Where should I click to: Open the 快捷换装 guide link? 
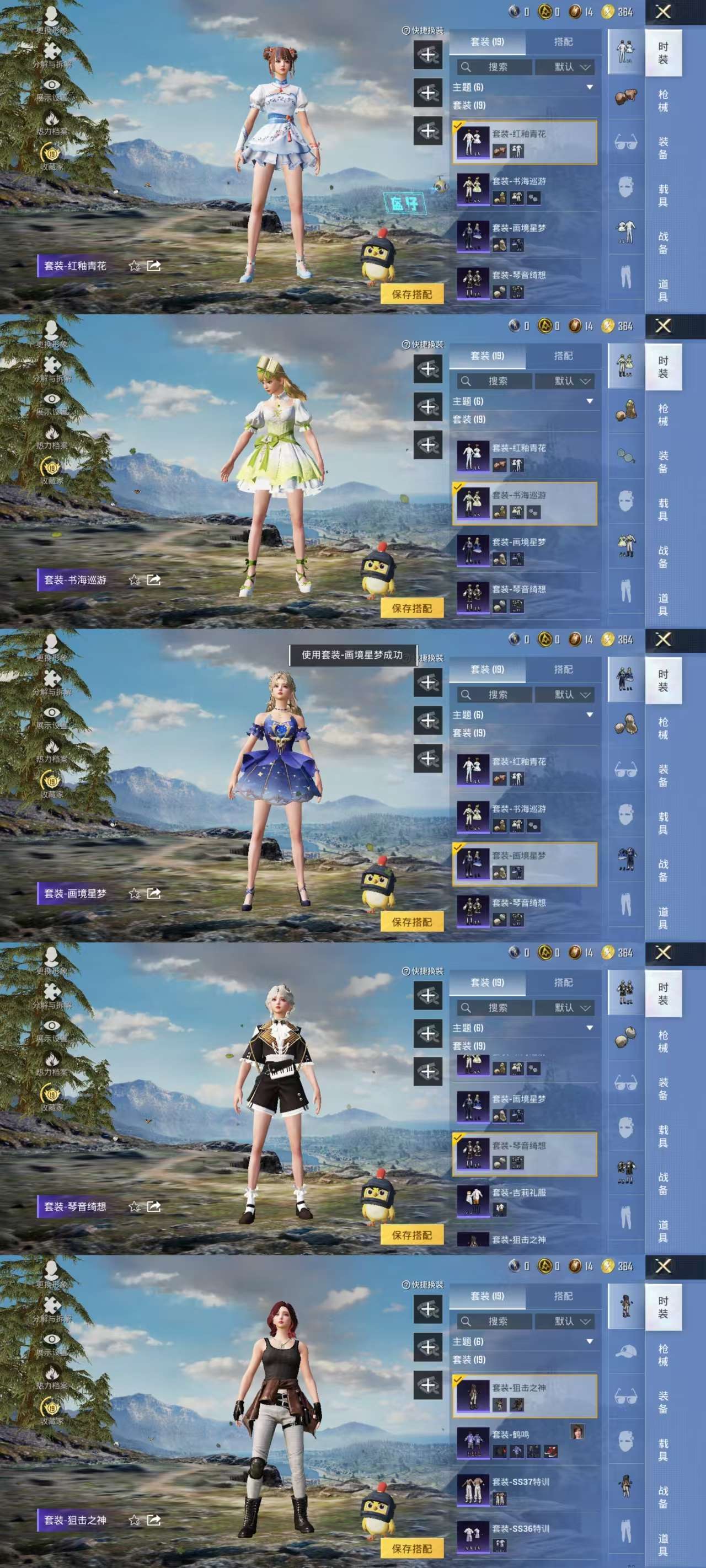click(425, 31)
